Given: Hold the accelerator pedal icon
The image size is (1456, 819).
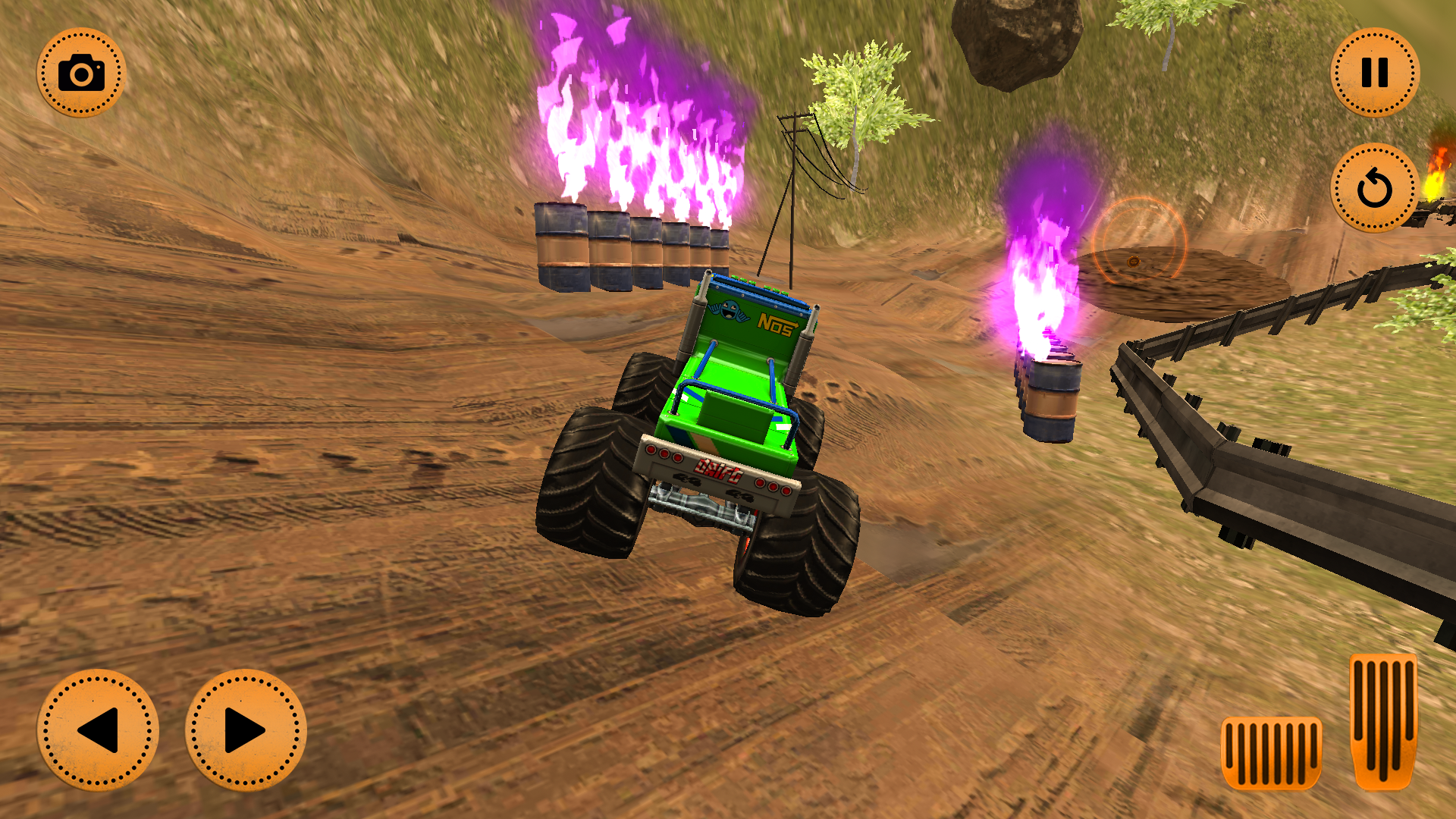Looking at the screenshot, I should pos(1382,720).
